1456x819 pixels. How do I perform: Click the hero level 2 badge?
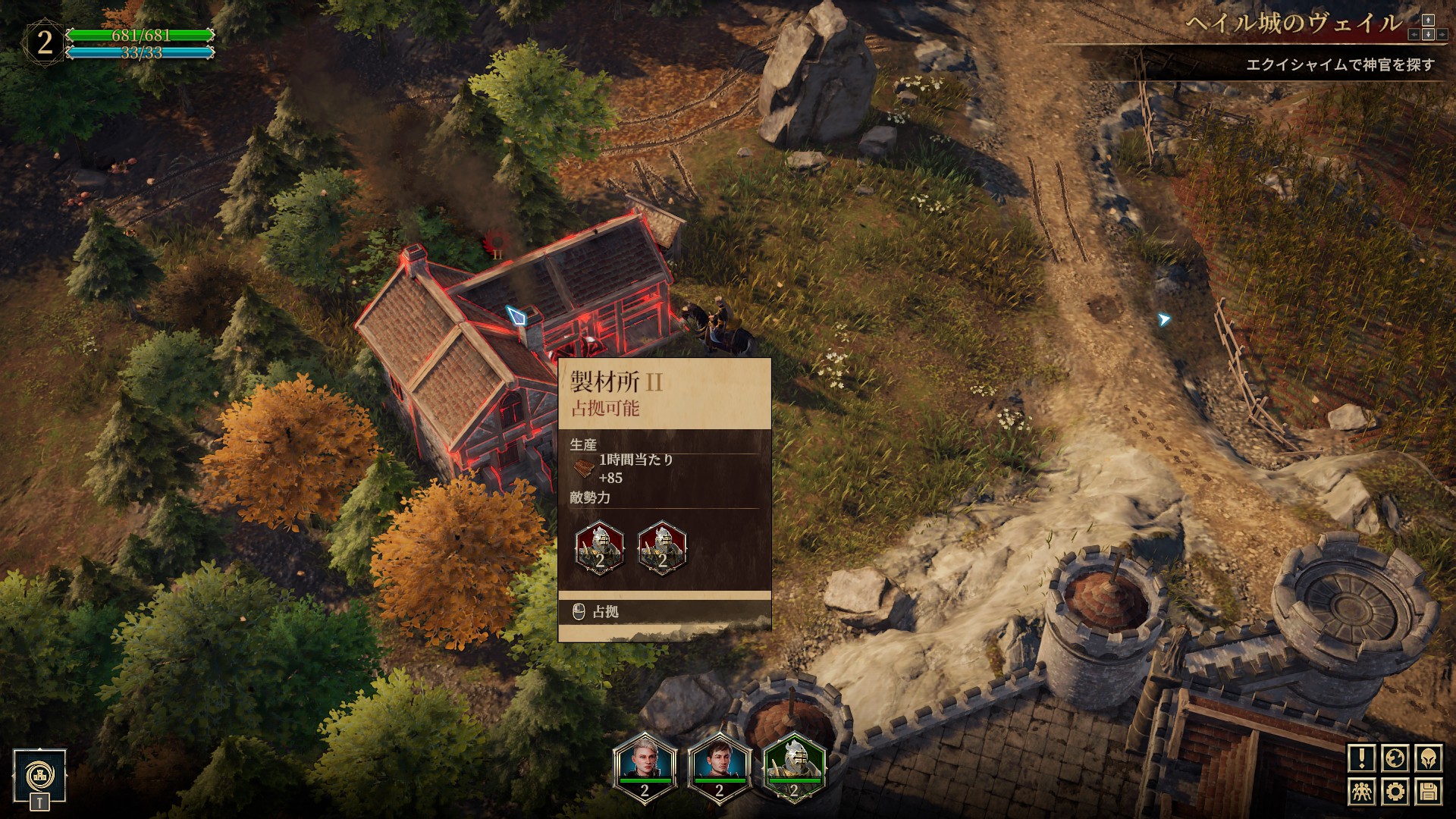click(45, 42)
